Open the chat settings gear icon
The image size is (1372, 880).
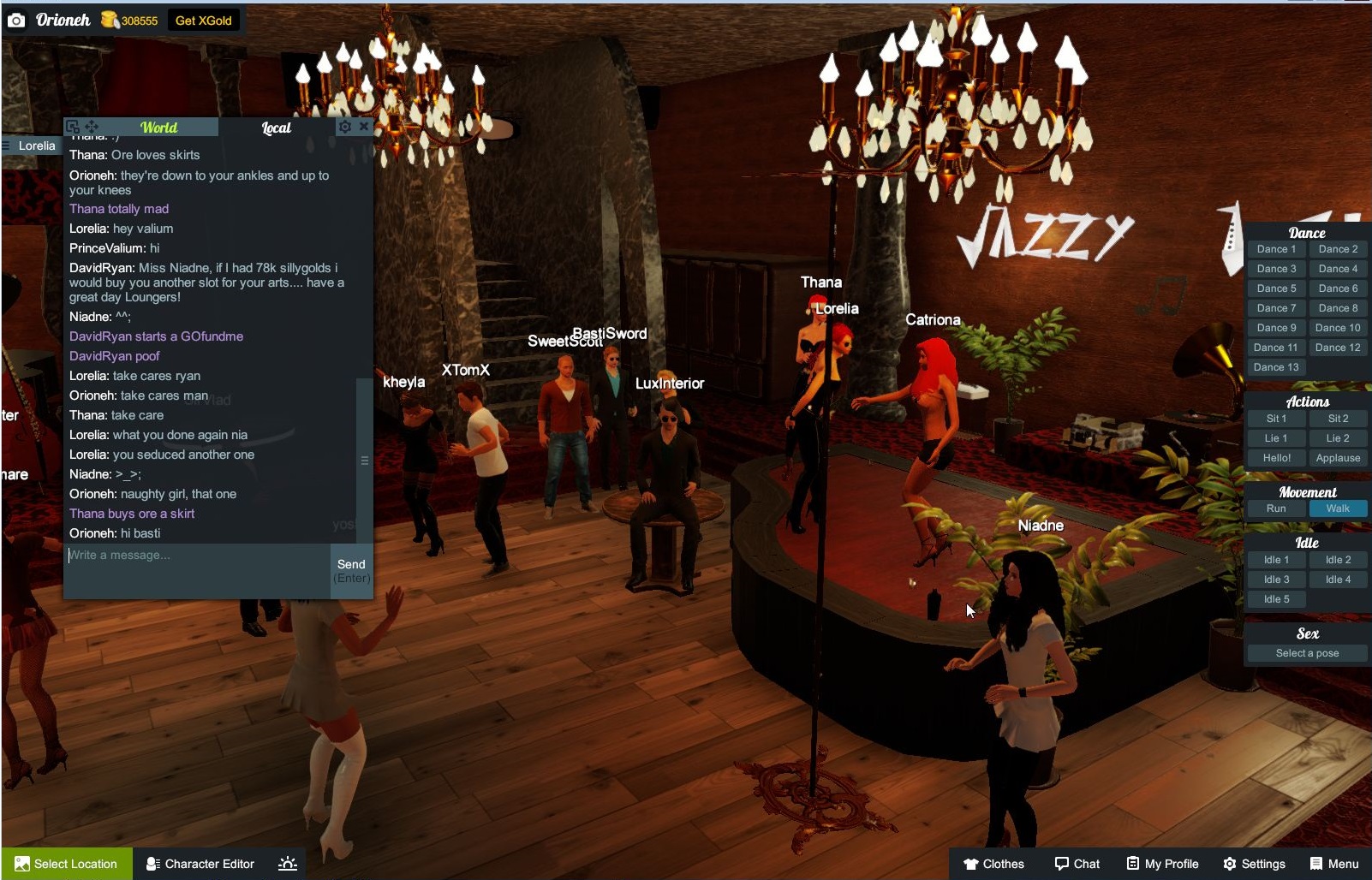(344, 127)
